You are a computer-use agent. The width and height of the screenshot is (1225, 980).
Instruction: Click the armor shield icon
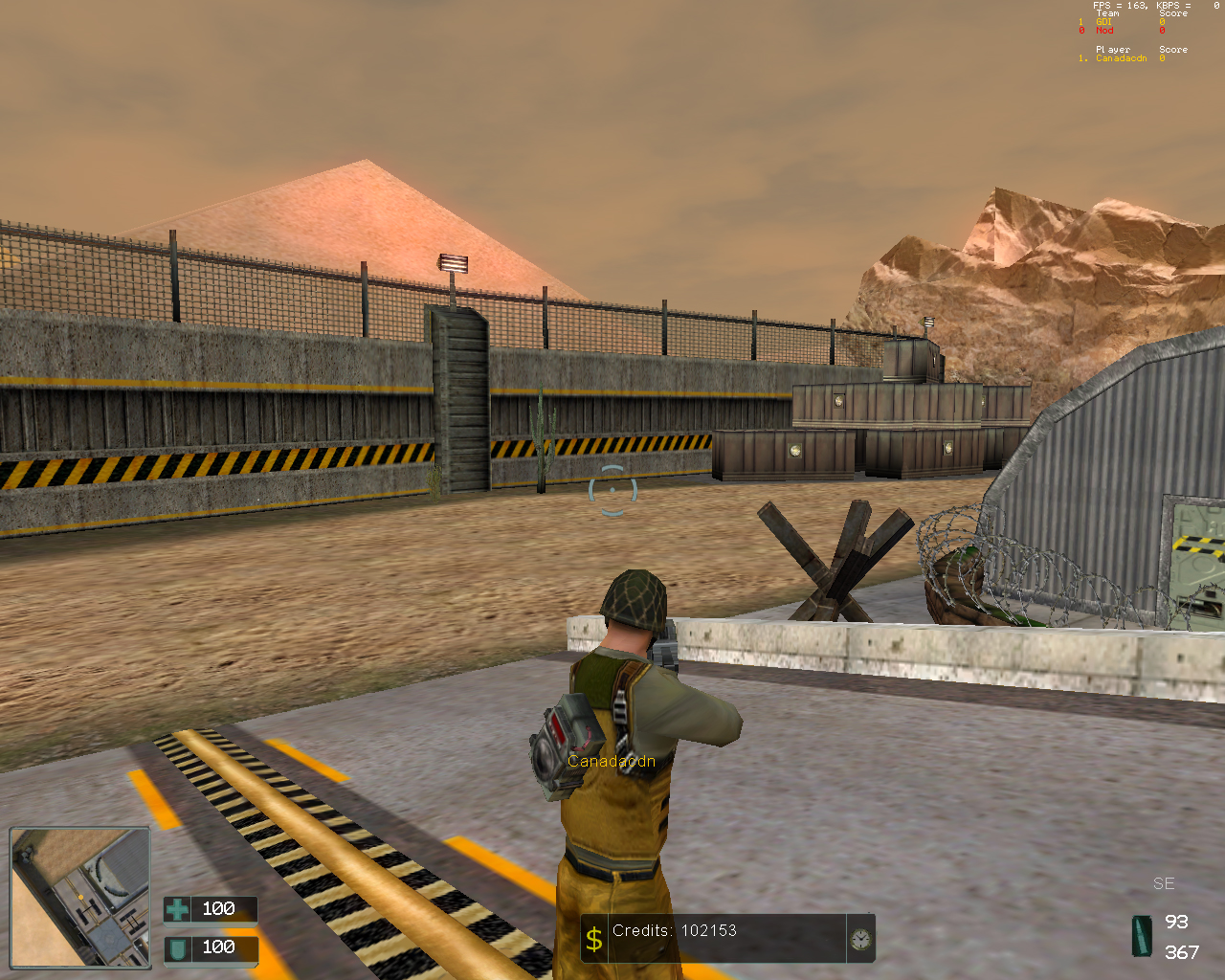click(177, 948)
